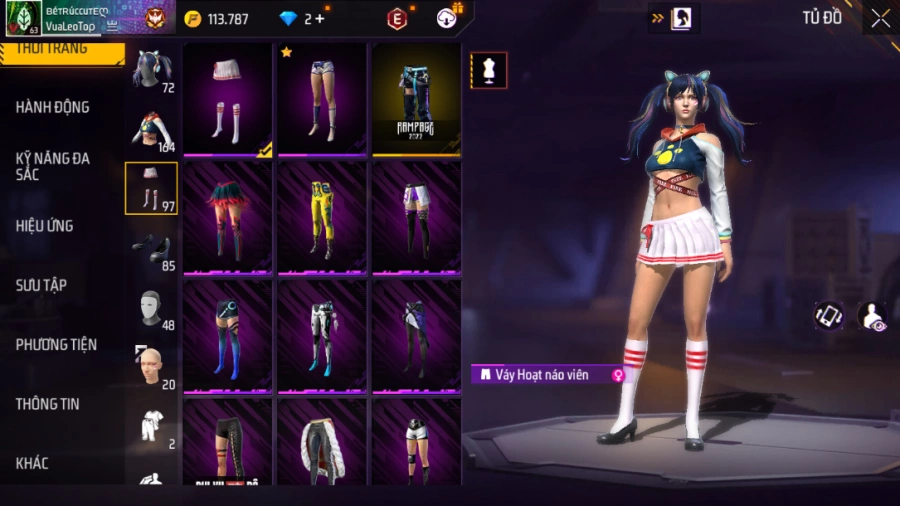Select the Phương Tiện category
Viewport: 900px width, 506px height.
[56, 344]
